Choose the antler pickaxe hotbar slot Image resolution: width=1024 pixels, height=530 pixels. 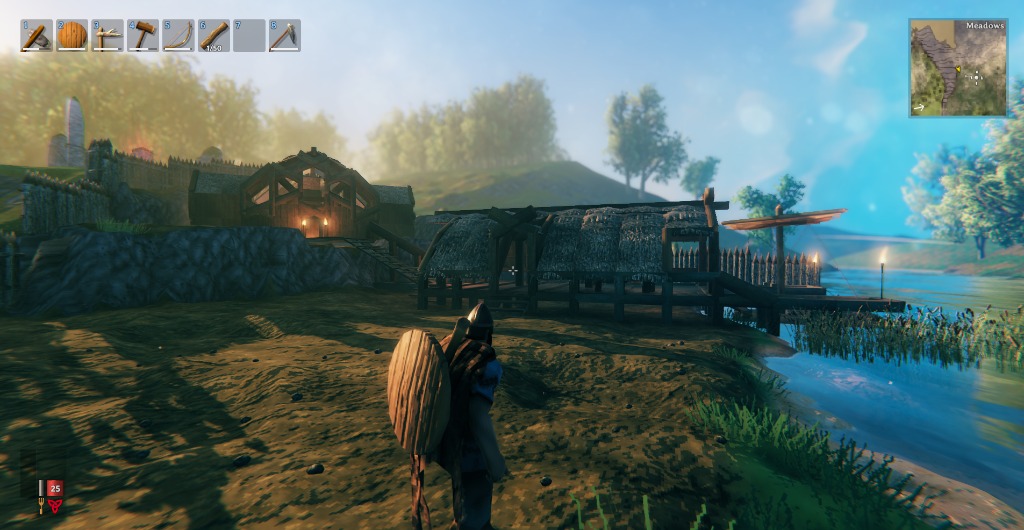(x=107, y=36)
